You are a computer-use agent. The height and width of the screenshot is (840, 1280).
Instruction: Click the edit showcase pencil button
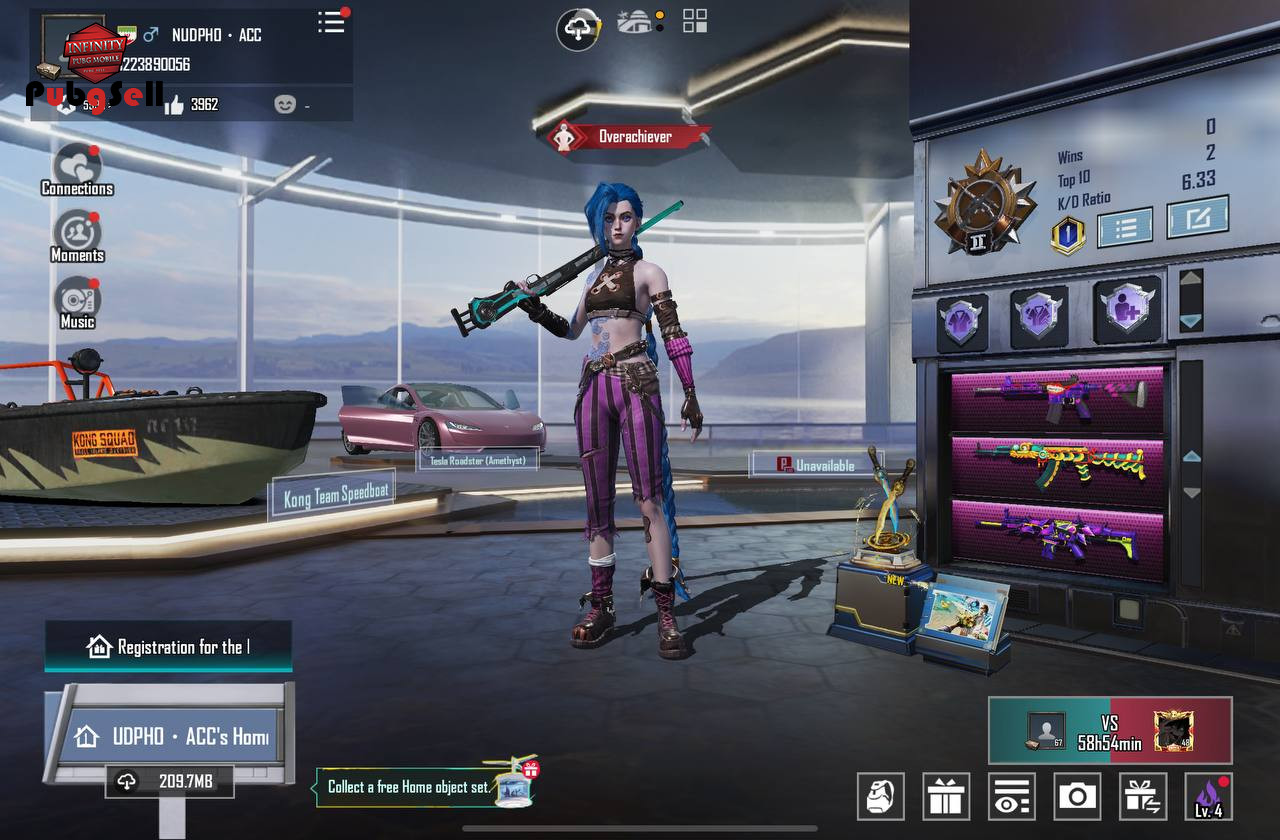click(x=1197, y=217)
